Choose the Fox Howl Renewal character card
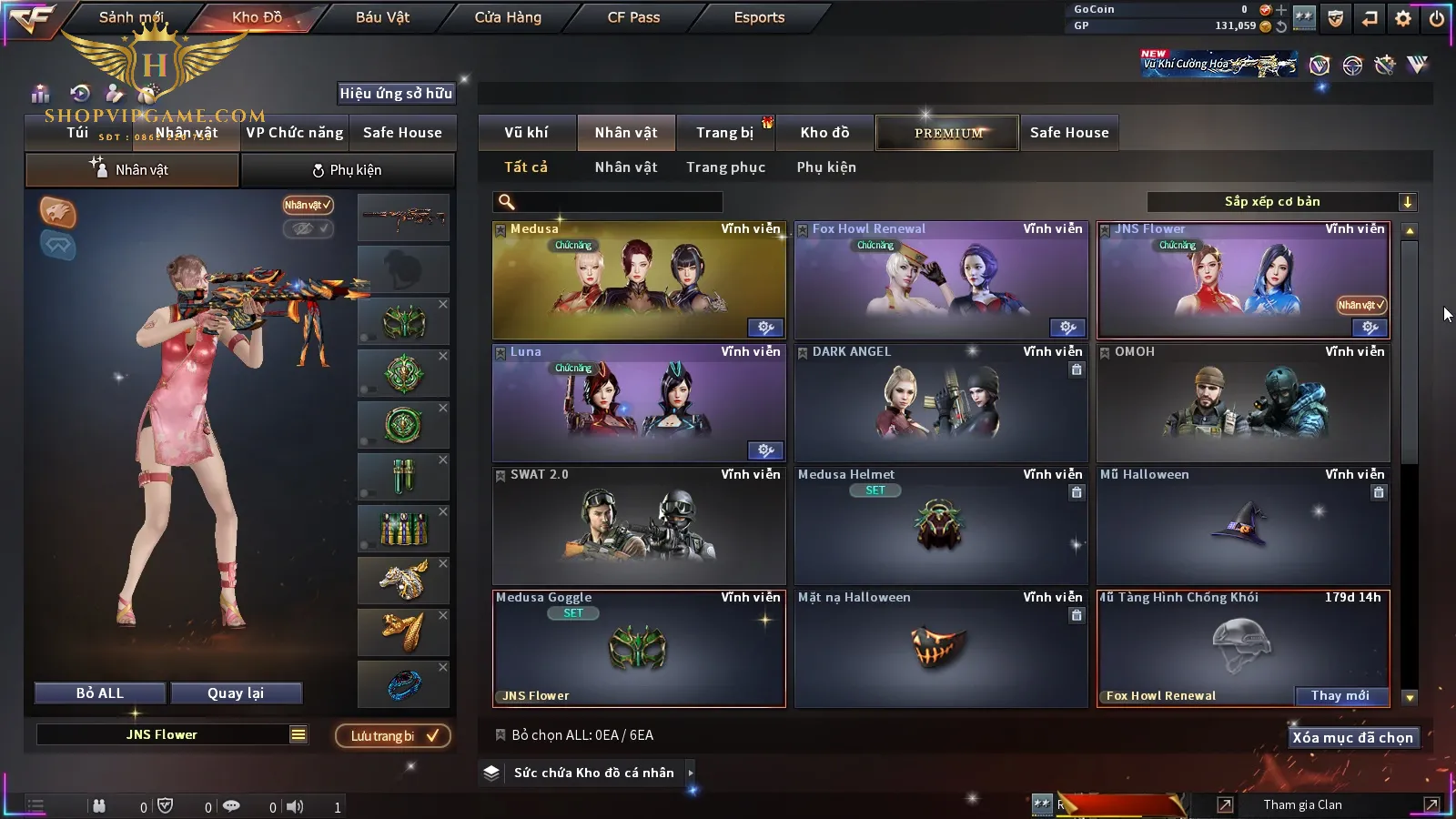 pos(941,280)
